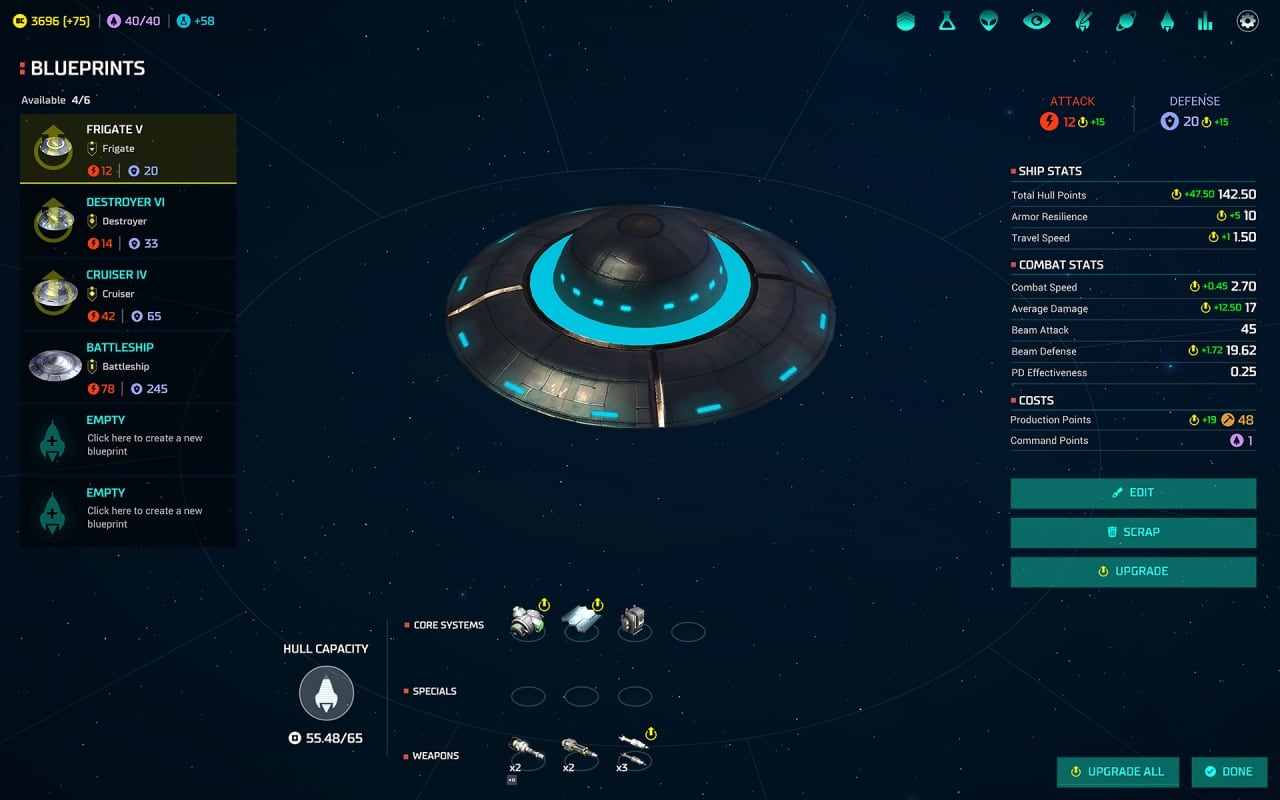Select the Frigate V blueprint
This screenshot has height=800, width=1280.
(x=128, y=148)
